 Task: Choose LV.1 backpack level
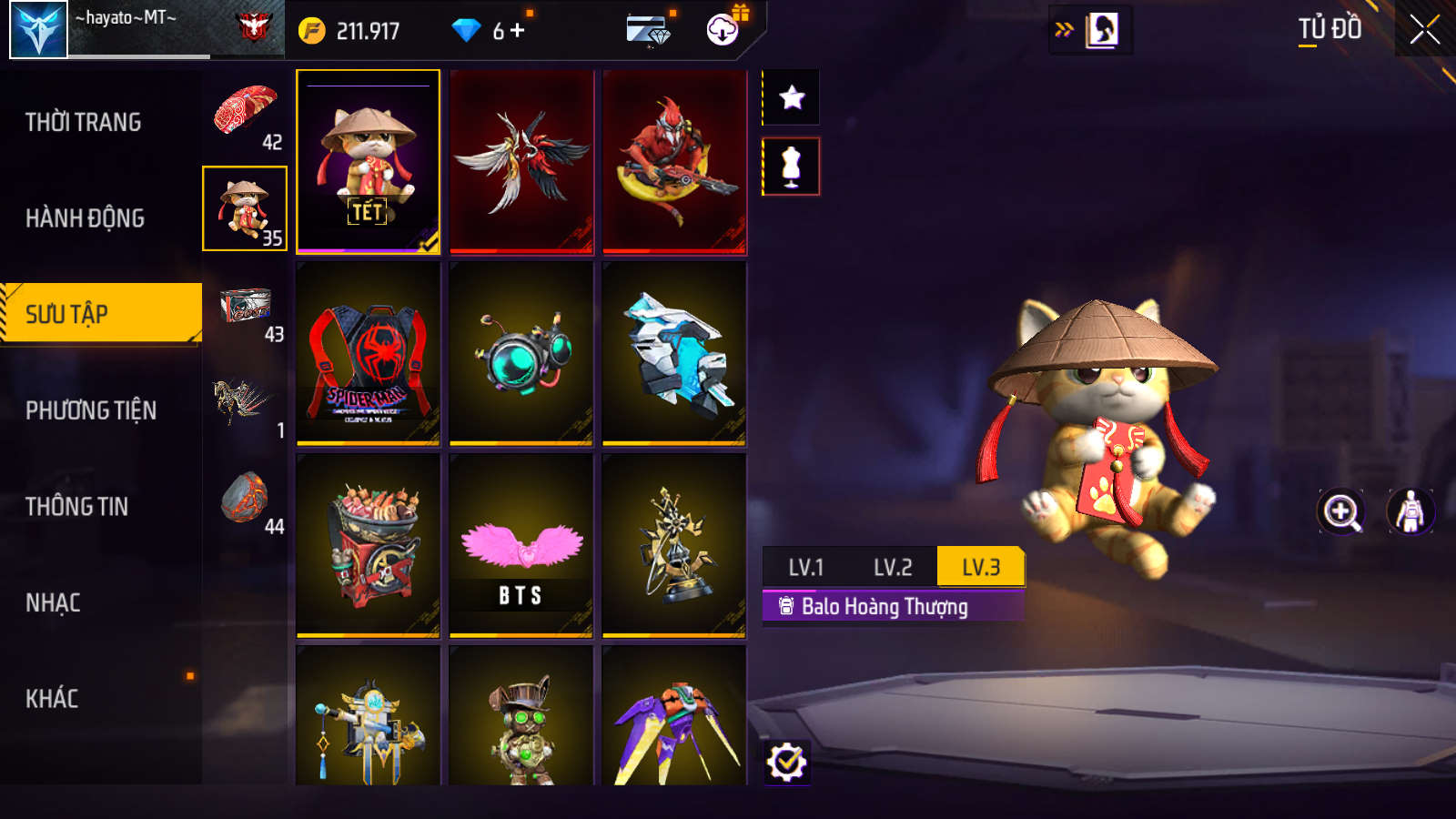(806, 568)
